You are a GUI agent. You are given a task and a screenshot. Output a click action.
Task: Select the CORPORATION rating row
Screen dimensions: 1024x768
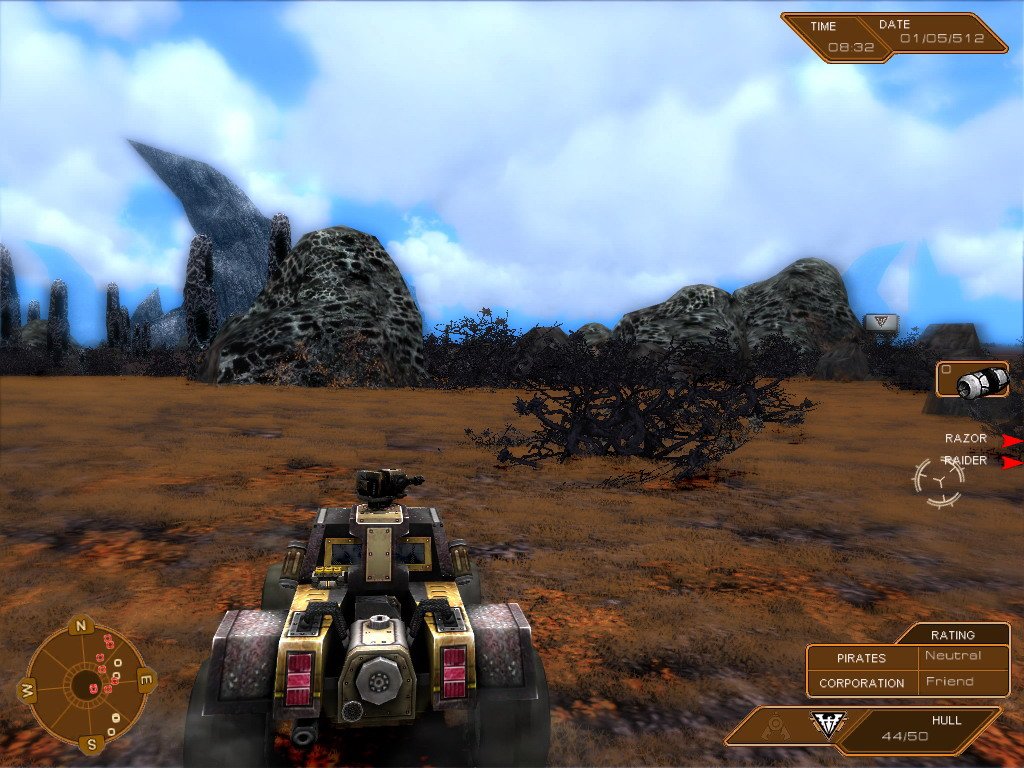point(907,682)
